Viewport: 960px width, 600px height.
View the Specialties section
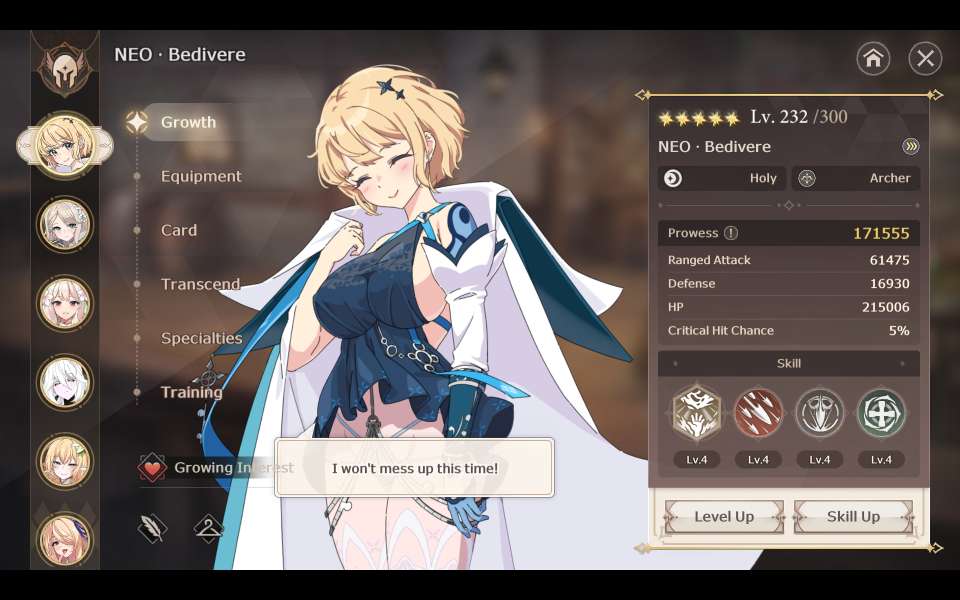pos(201,338)
